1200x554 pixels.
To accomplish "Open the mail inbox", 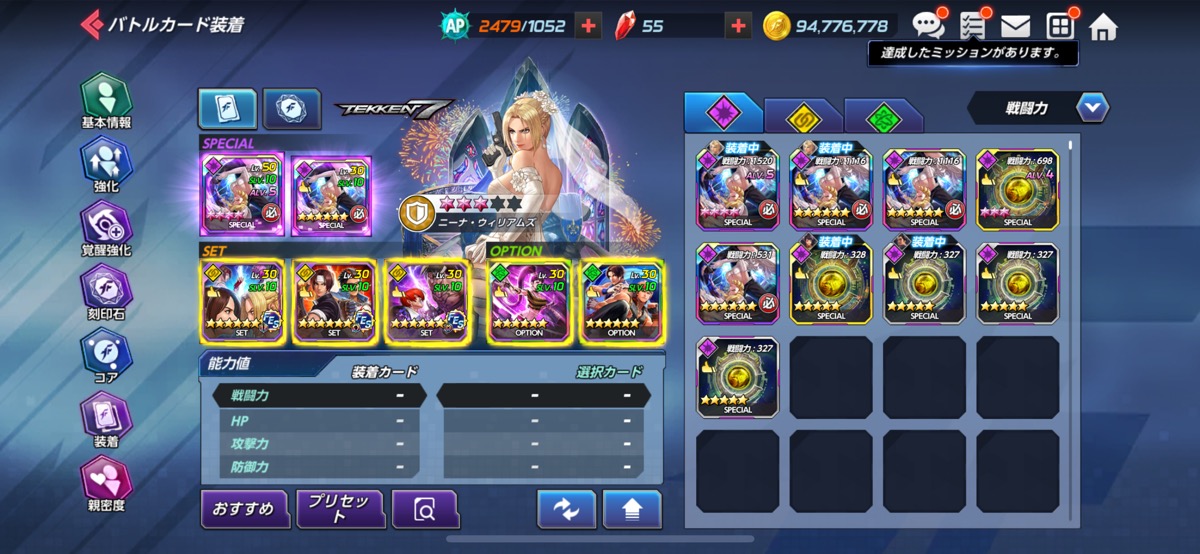I will pyautogui.click(x=1016, y=26).
